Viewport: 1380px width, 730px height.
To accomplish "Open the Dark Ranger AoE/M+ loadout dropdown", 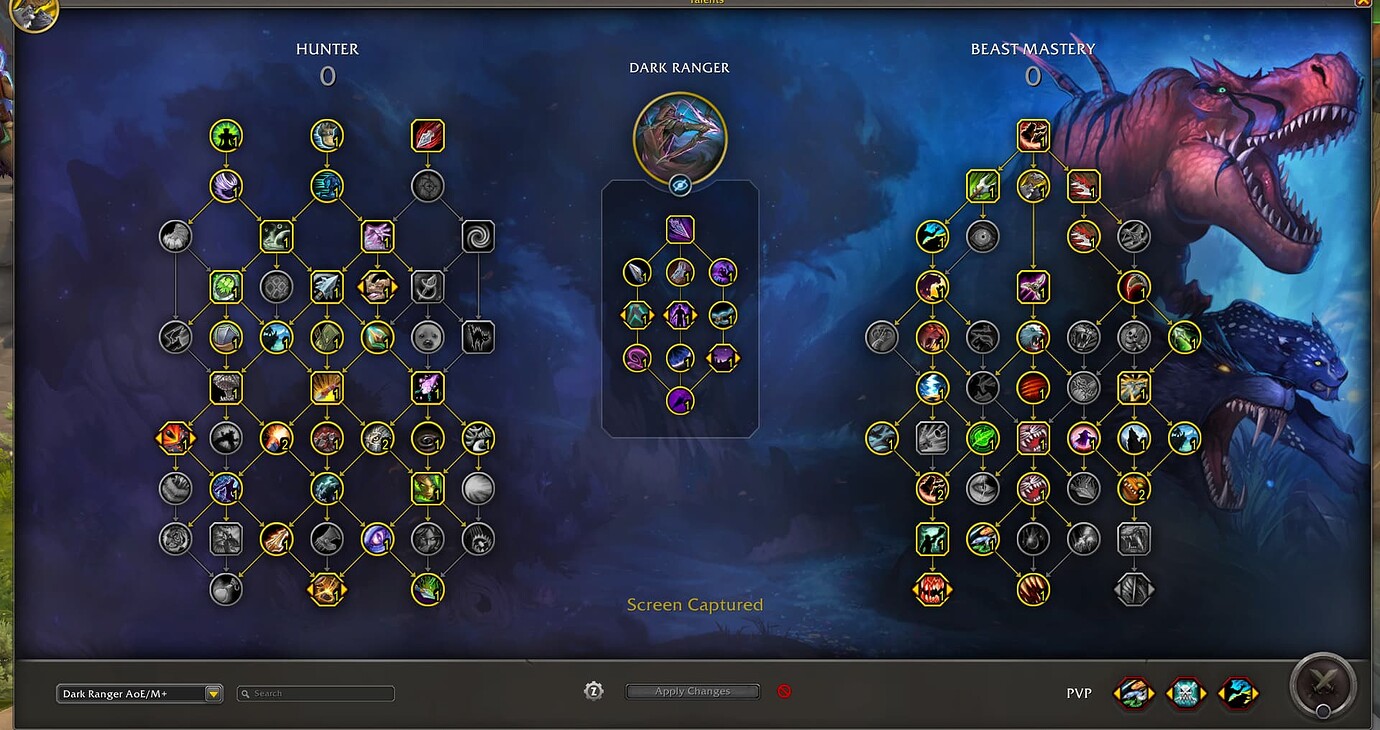I will (138, 692).
